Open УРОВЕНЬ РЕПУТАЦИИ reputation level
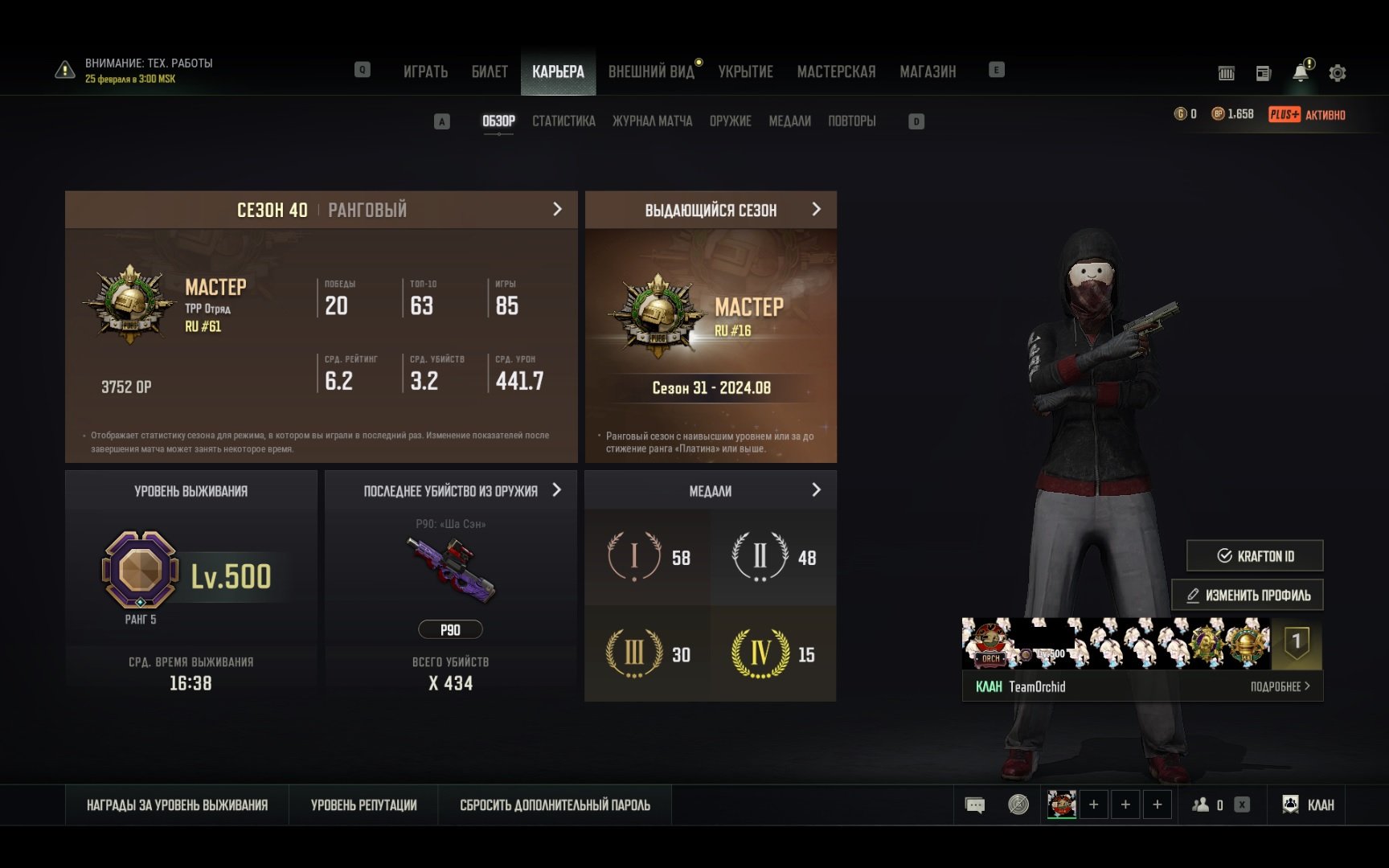 coord(363,805)
